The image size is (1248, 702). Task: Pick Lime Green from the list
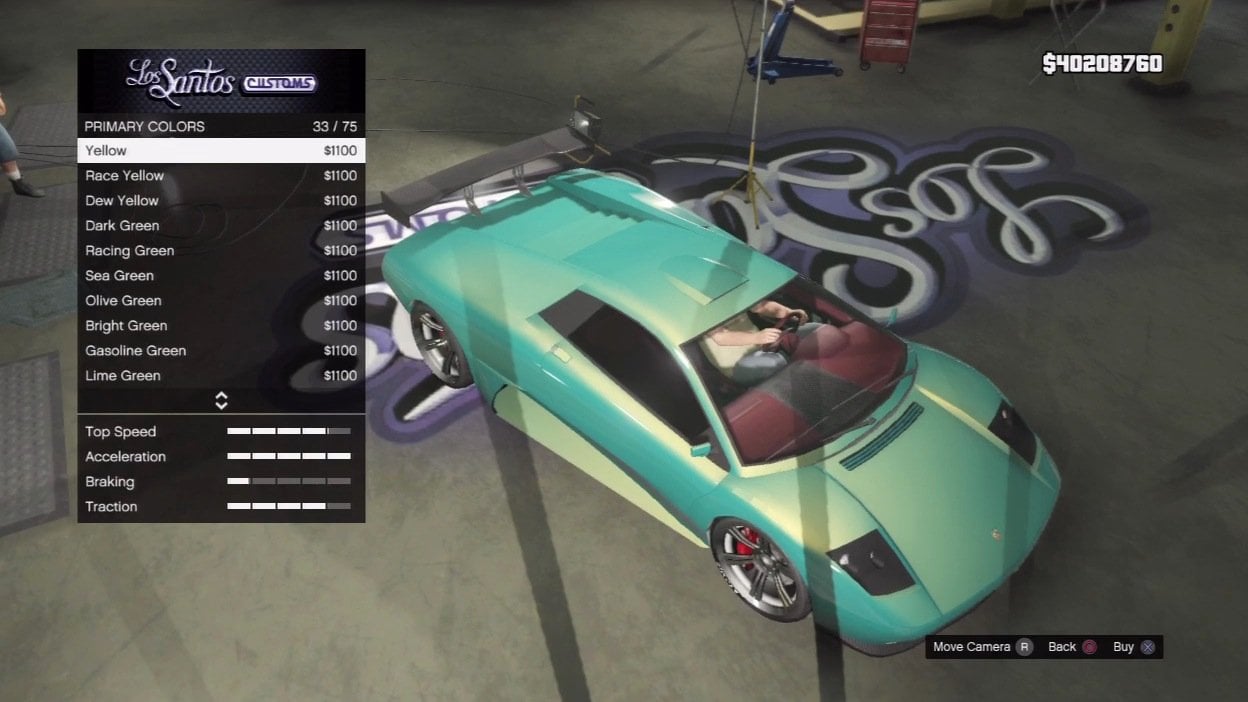pyautogui.click(x=221, y=376)
